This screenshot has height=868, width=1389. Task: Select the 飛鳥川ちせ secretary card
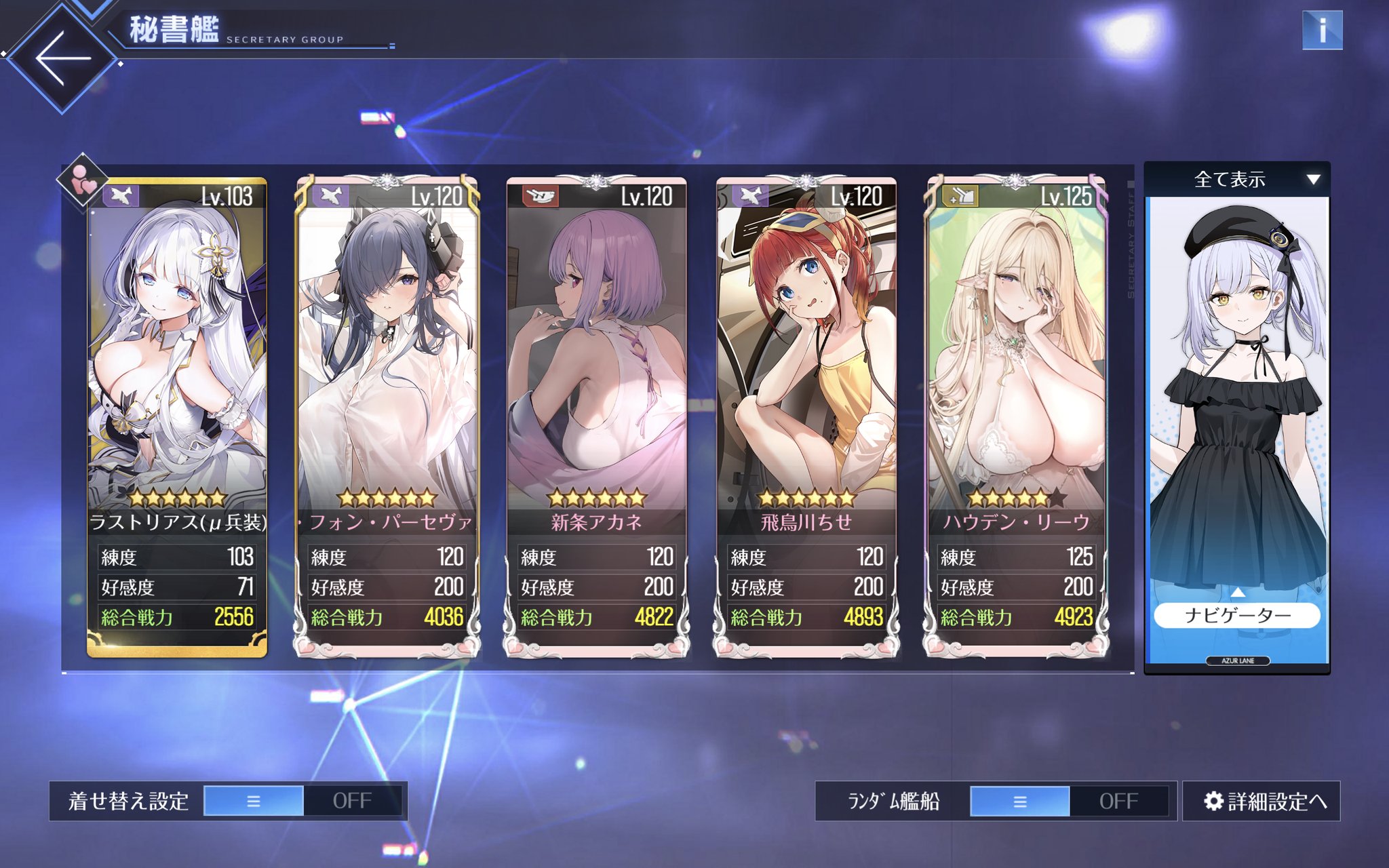click(x=806, y=380)
